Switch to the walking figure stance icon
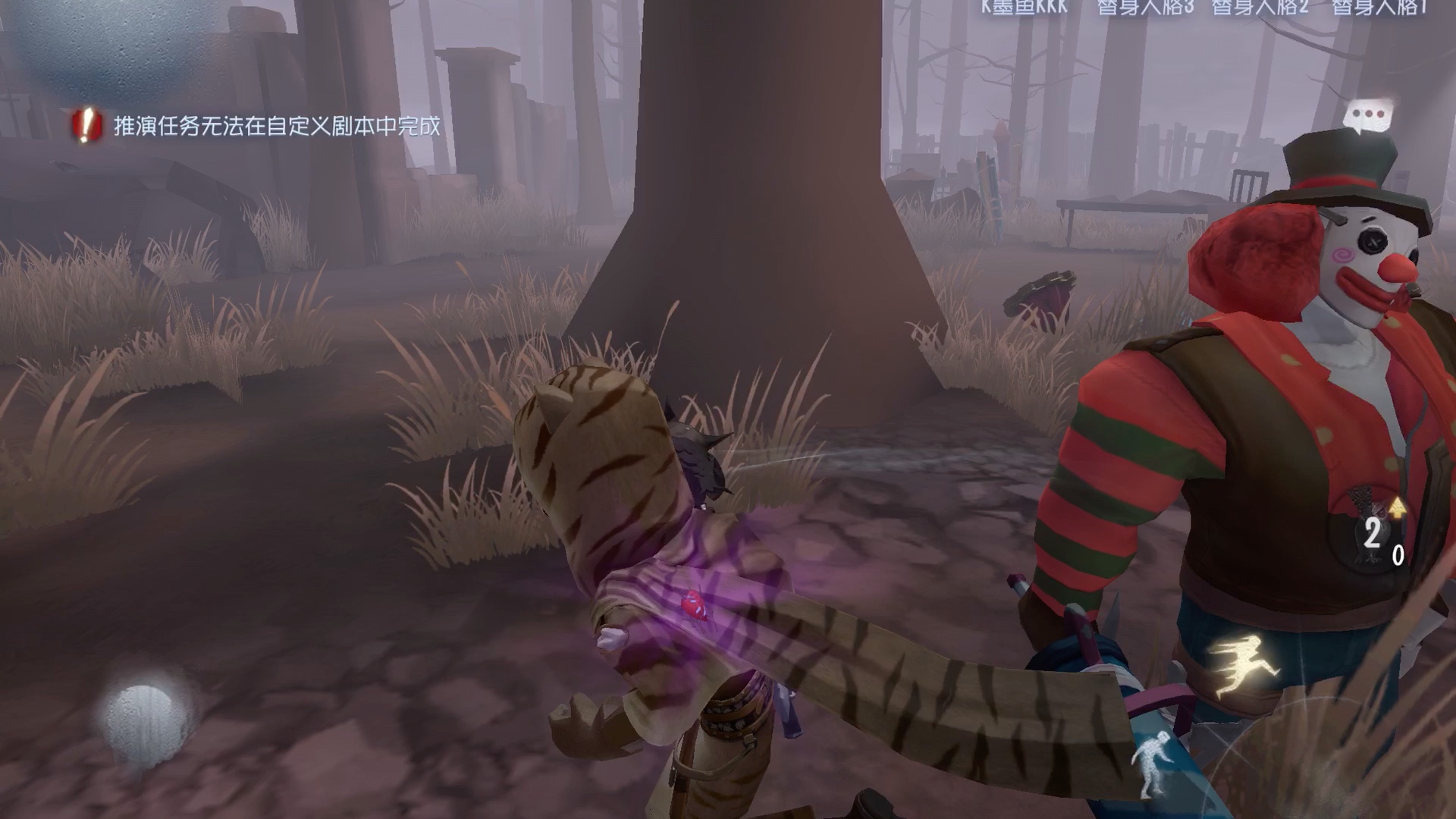This screenshot has width=1456, height=819. click(1152, 764)
